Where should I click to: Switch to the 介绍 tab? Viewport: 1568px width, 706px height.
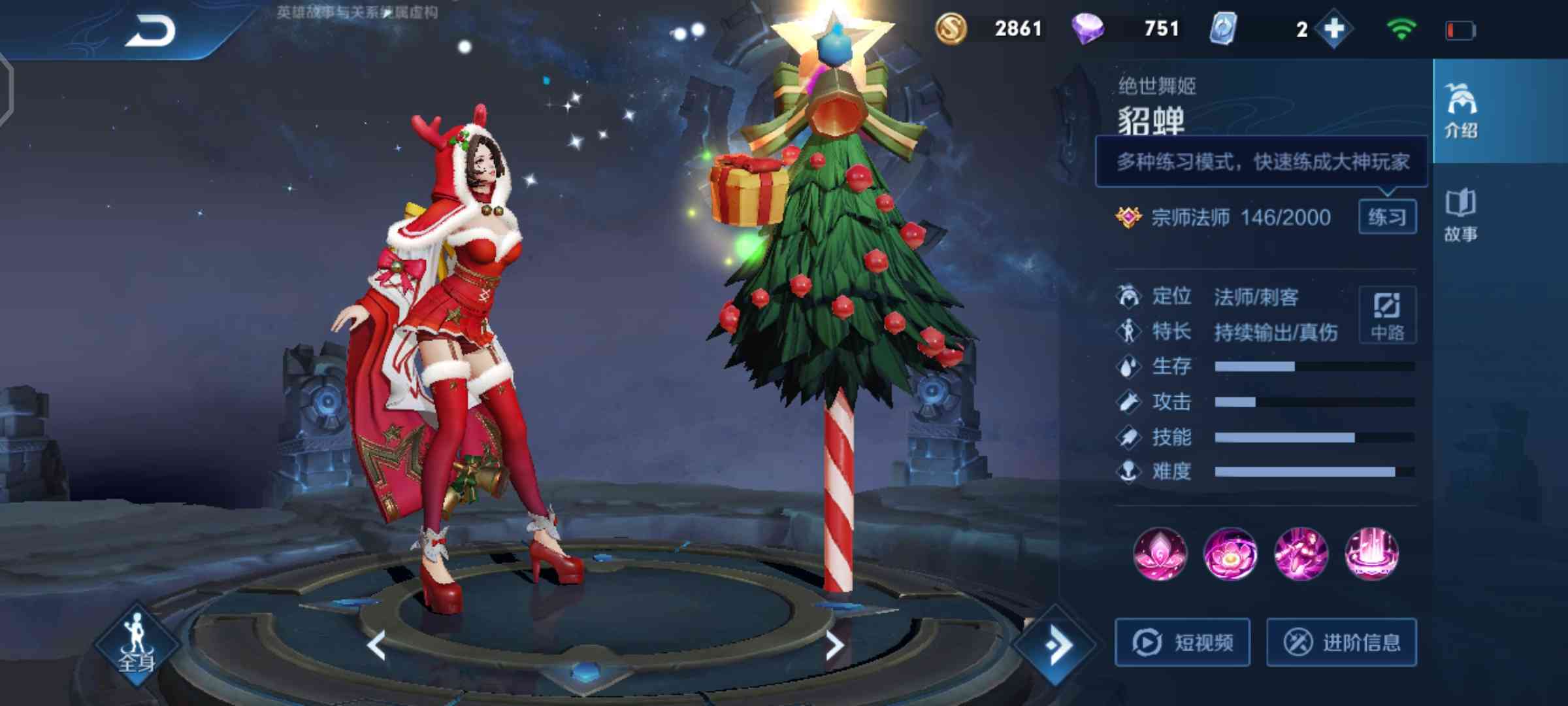pyautogui.click(x=1461, y=111)
